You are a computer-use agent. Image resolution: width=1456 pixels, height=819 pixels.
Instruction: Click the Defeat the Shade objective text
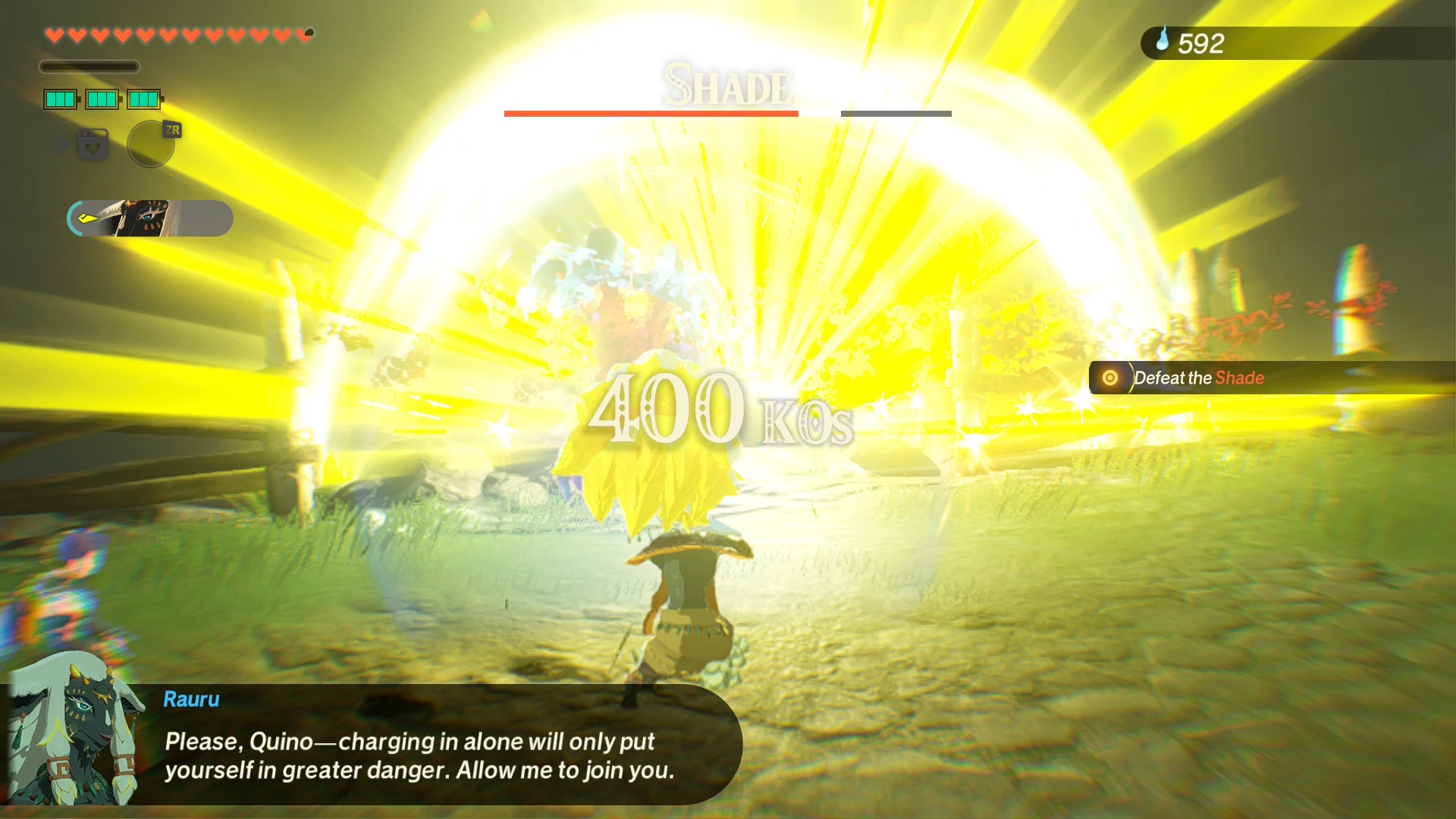(x=1198, y=378)
